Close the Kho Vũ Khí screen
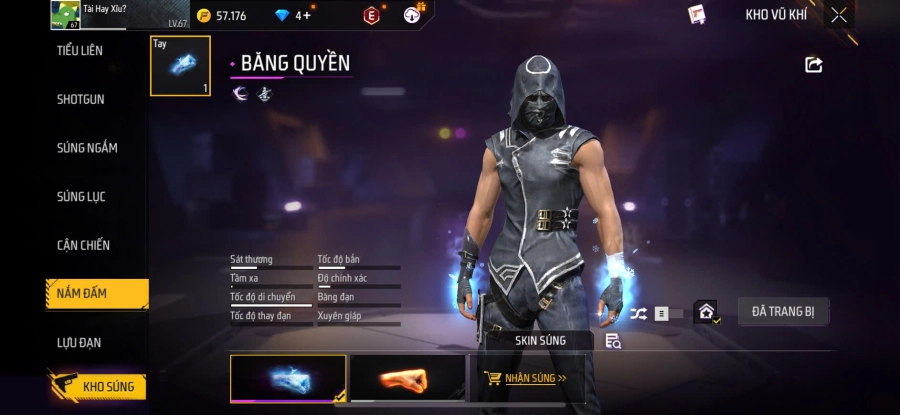Screen dimensions: 900x415 tap(838, 15)
